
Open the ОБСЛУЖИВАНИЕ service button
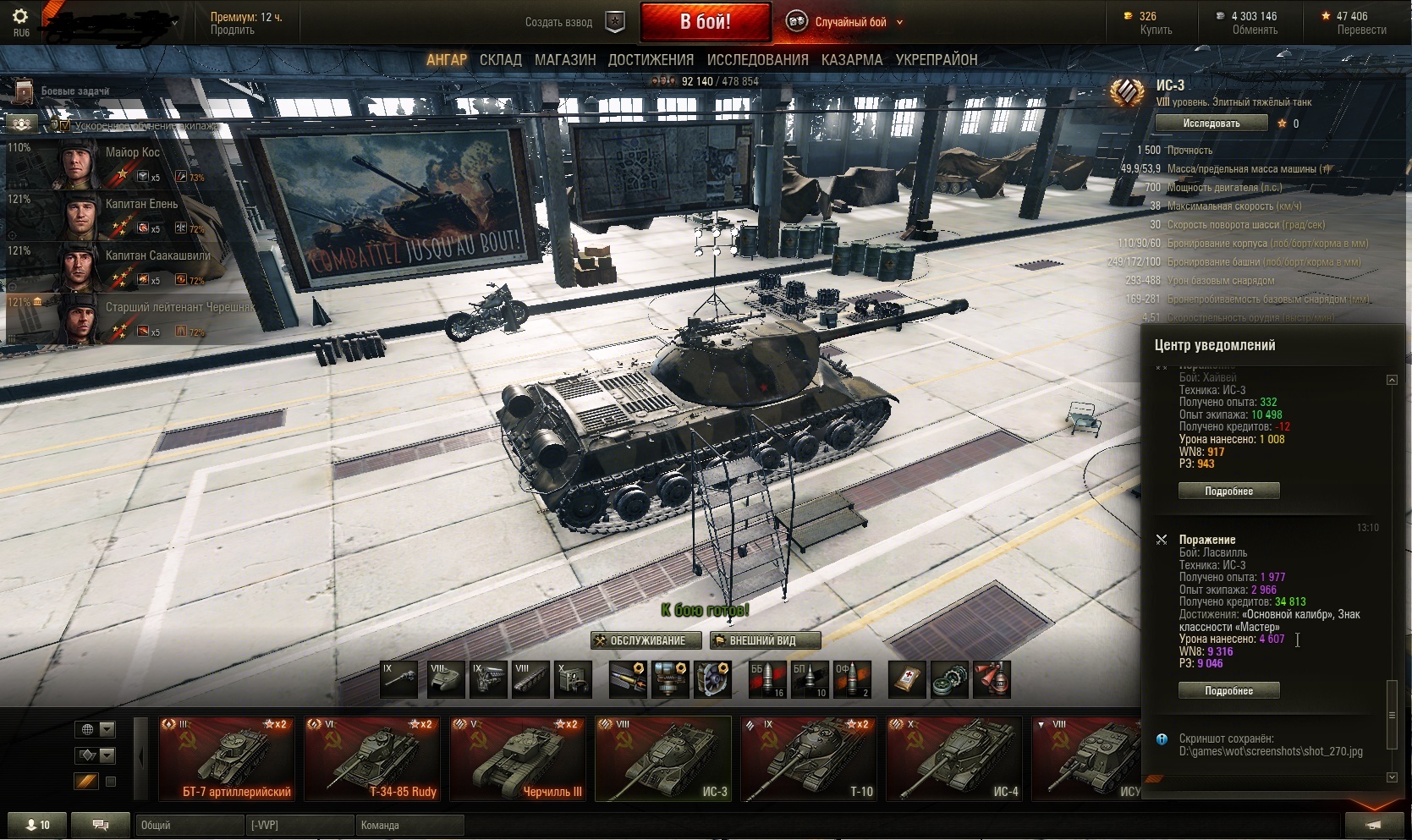646,640
